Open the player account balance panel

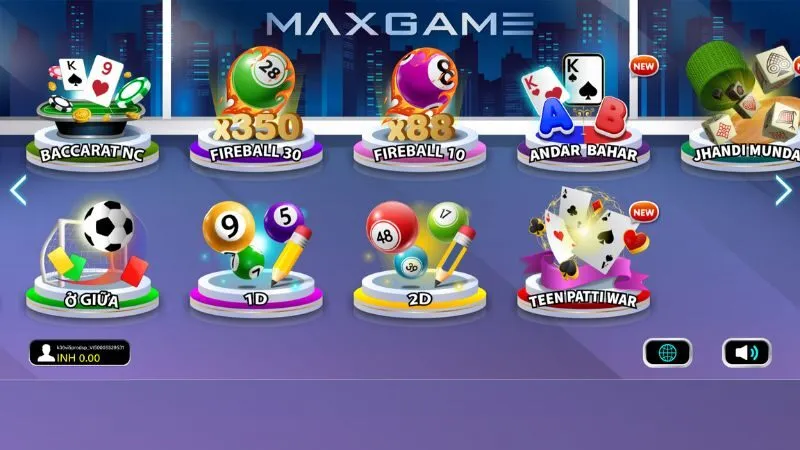click(79, 352)
